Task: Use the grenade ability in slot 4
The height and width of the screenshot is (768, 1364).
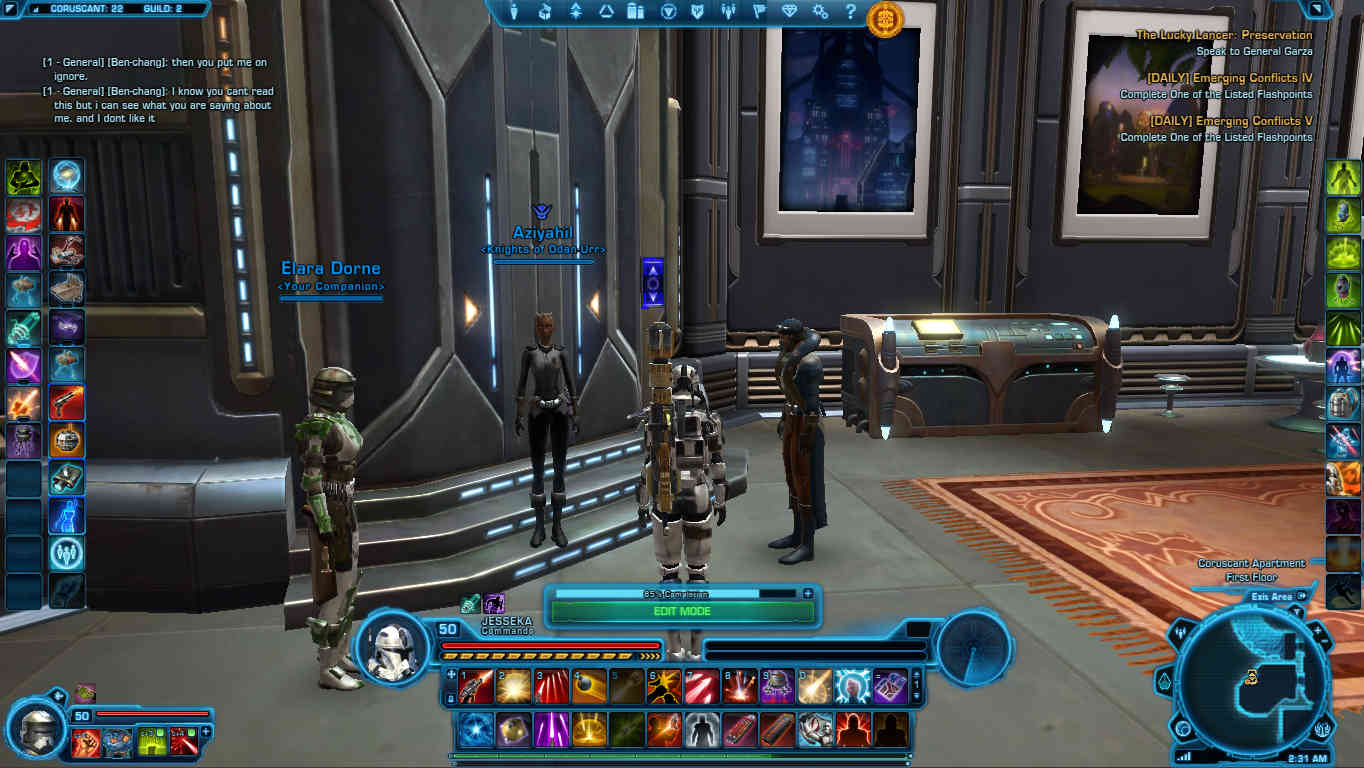Action: click(x=589, y=687)
